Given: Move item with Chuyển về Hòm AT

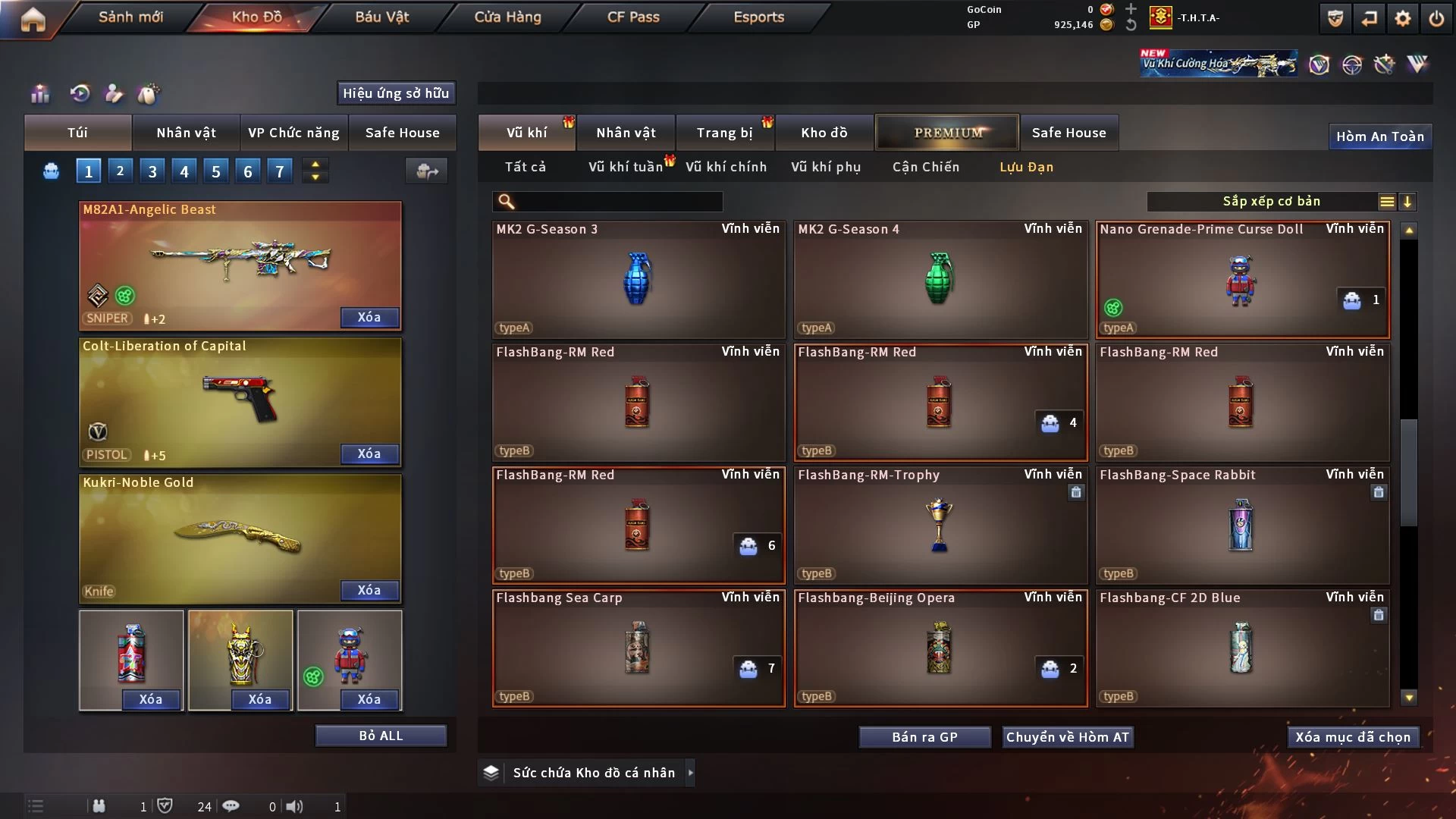Looking at the screenshot, I should (x=1067, y=737).
